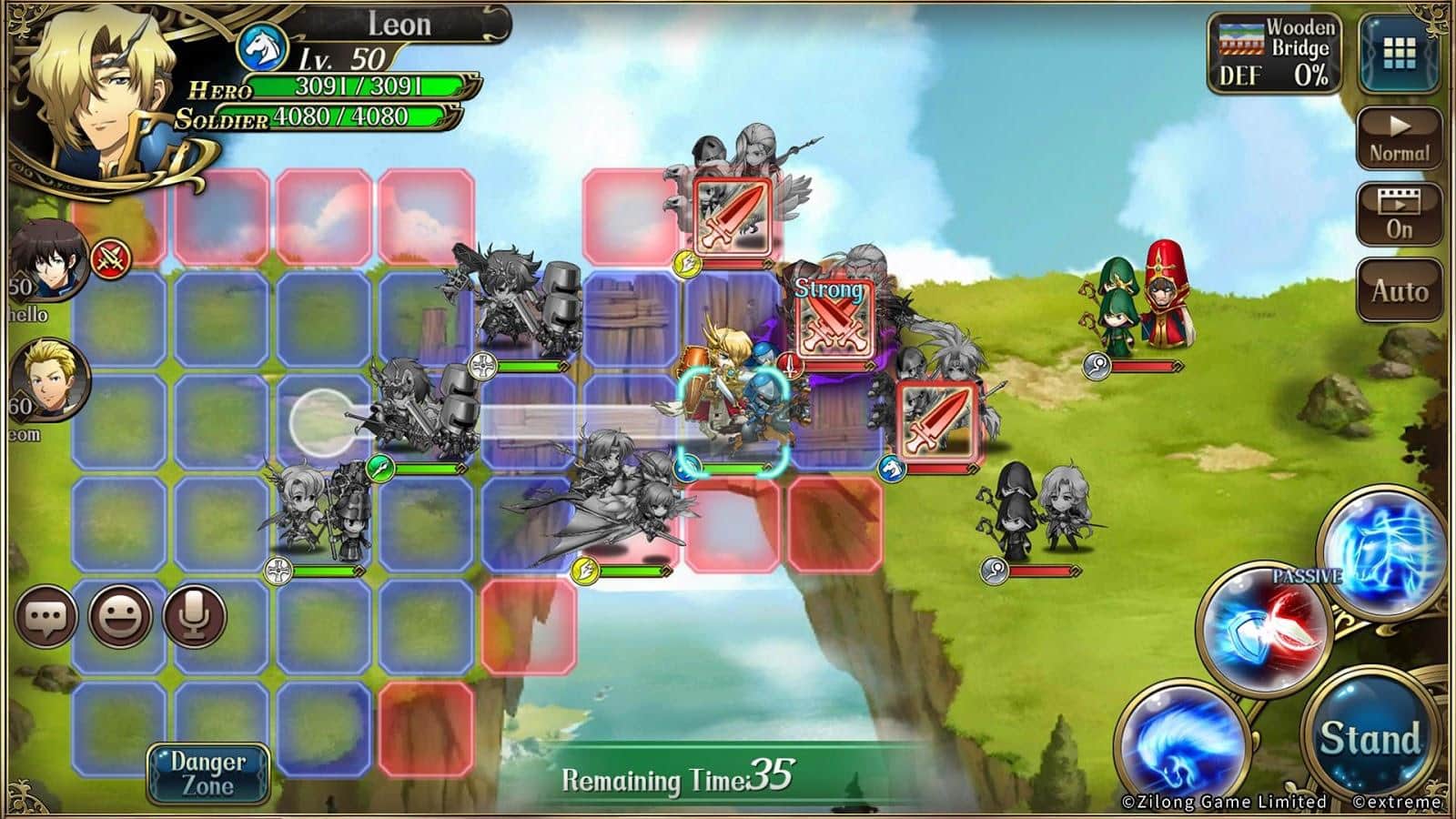Choose the Stand command

coord(1370,739)
